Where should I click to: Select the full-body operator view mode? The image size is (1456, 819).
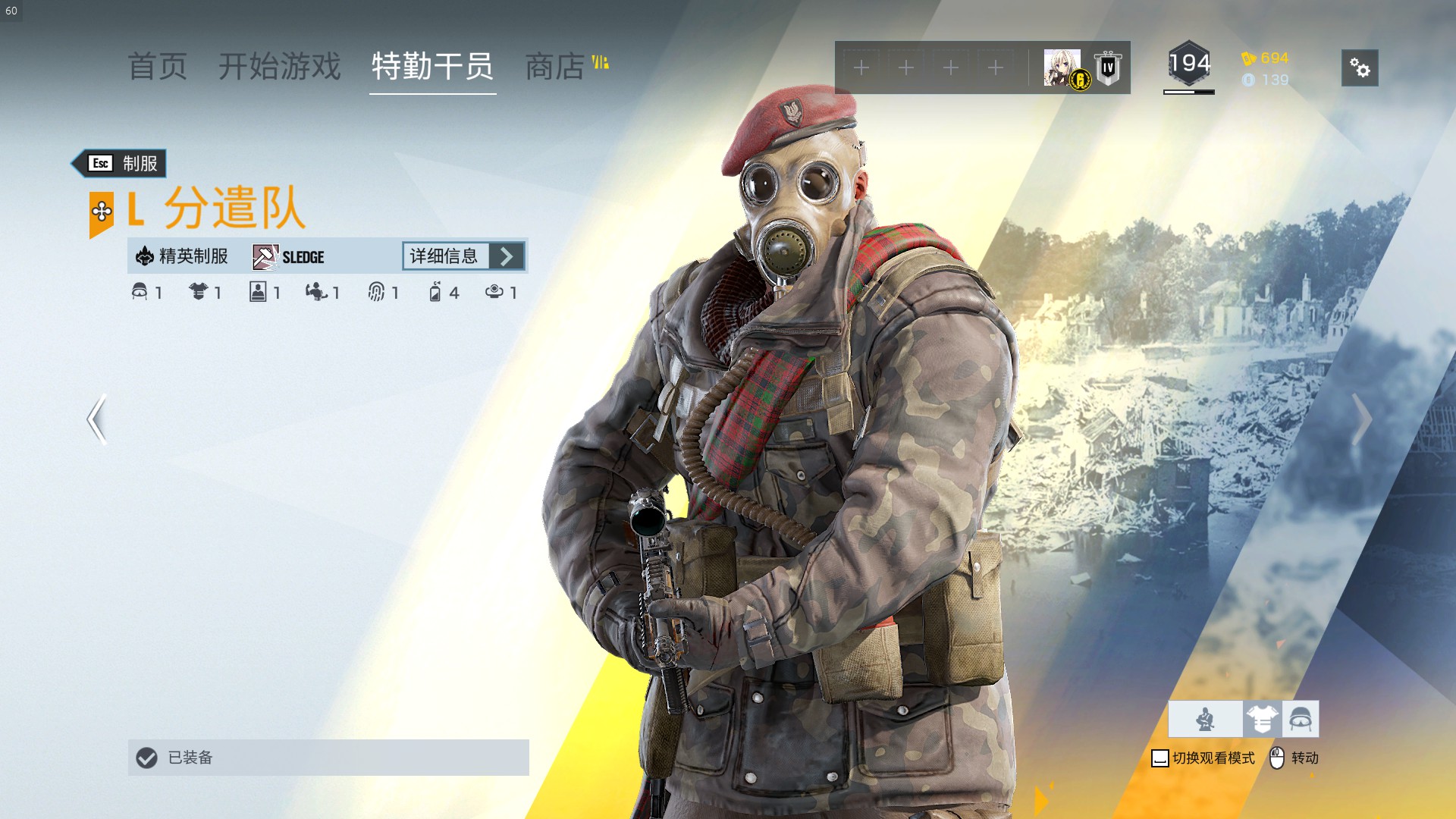point(1205,719)
